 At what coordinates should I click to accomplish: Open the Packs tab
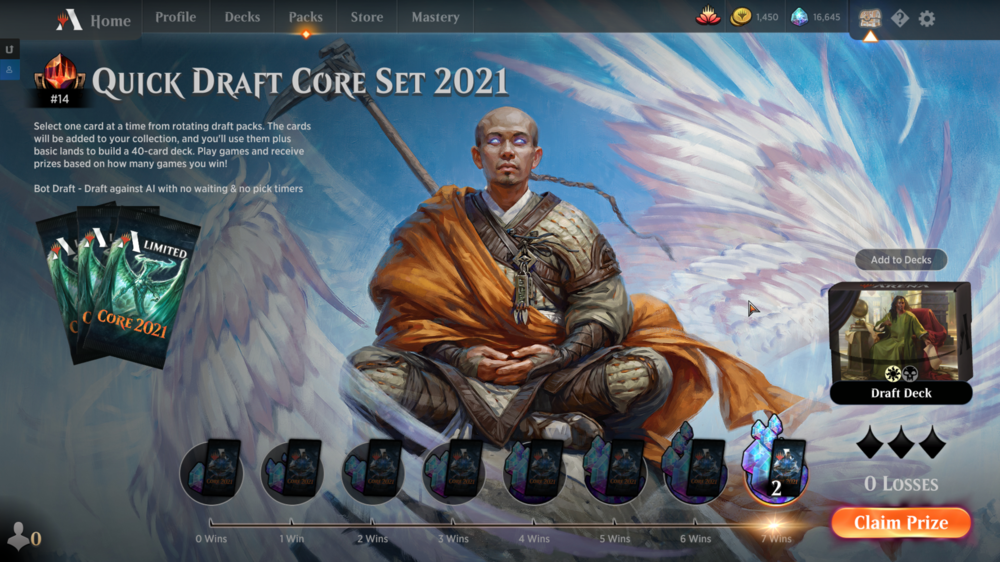(305, 17)
